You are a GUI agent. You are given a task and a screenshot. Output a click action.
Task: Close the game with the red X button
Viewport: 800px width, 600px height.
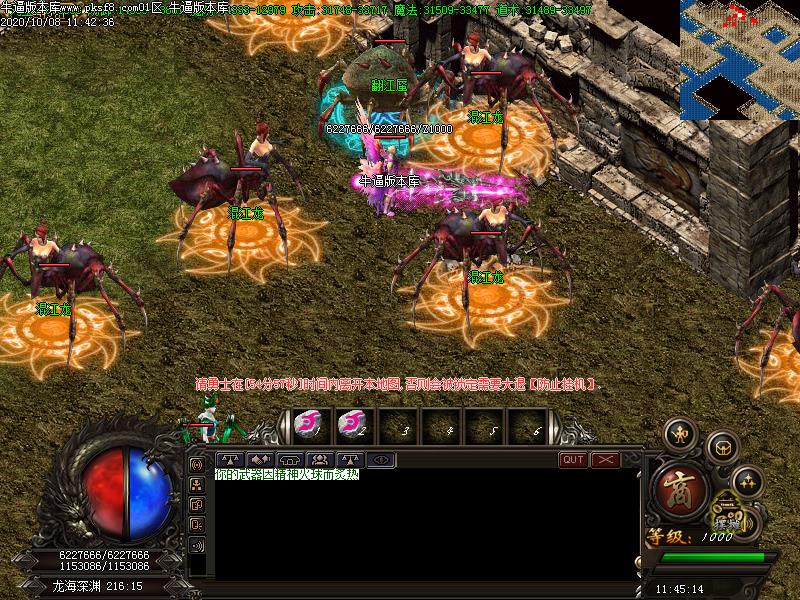(606, 460)
